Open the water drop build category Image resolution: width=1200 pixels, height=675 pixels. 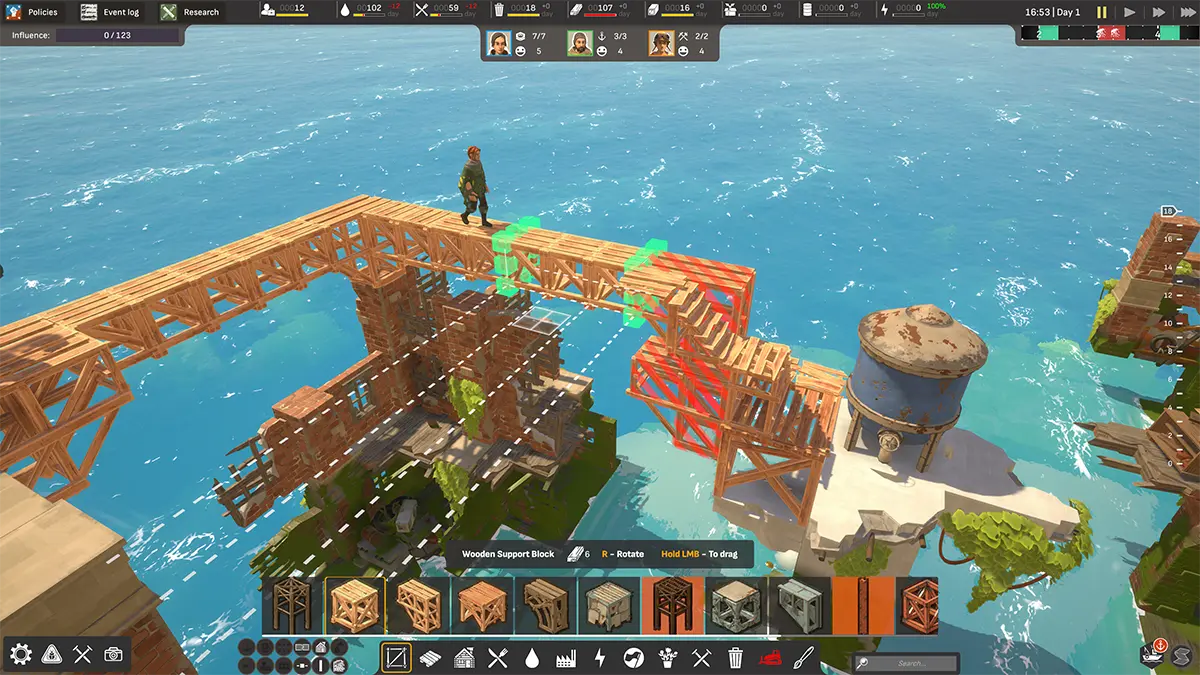click(532, 657)
